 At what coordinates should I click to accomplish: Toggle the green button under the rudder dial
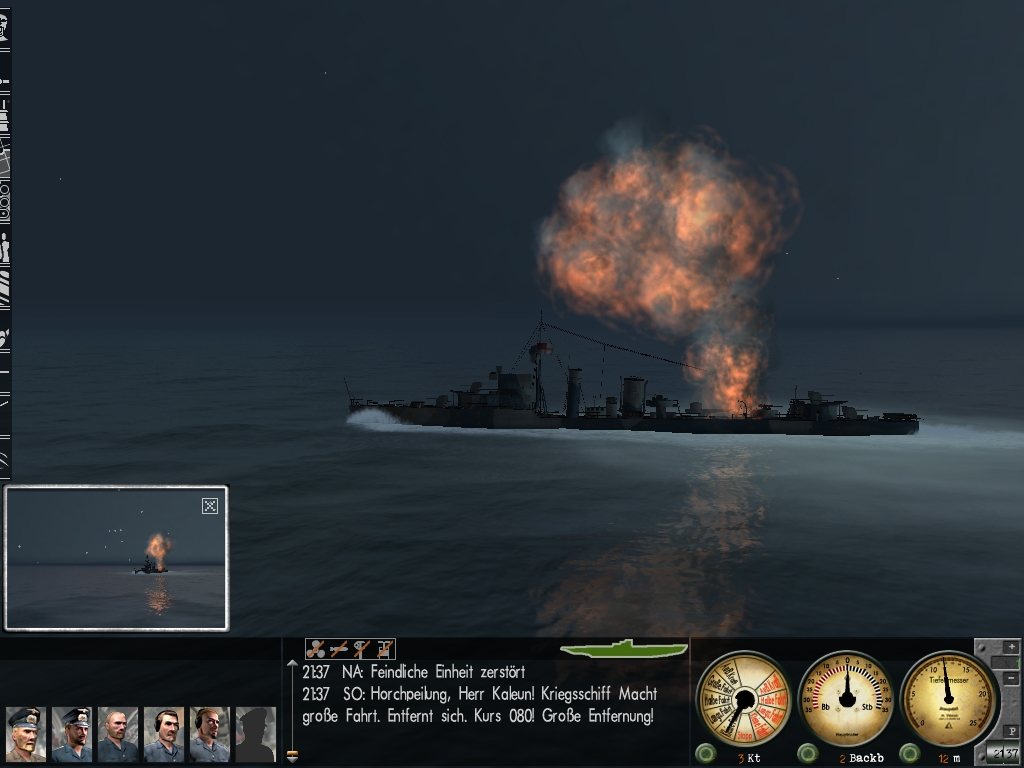(808, 753)
